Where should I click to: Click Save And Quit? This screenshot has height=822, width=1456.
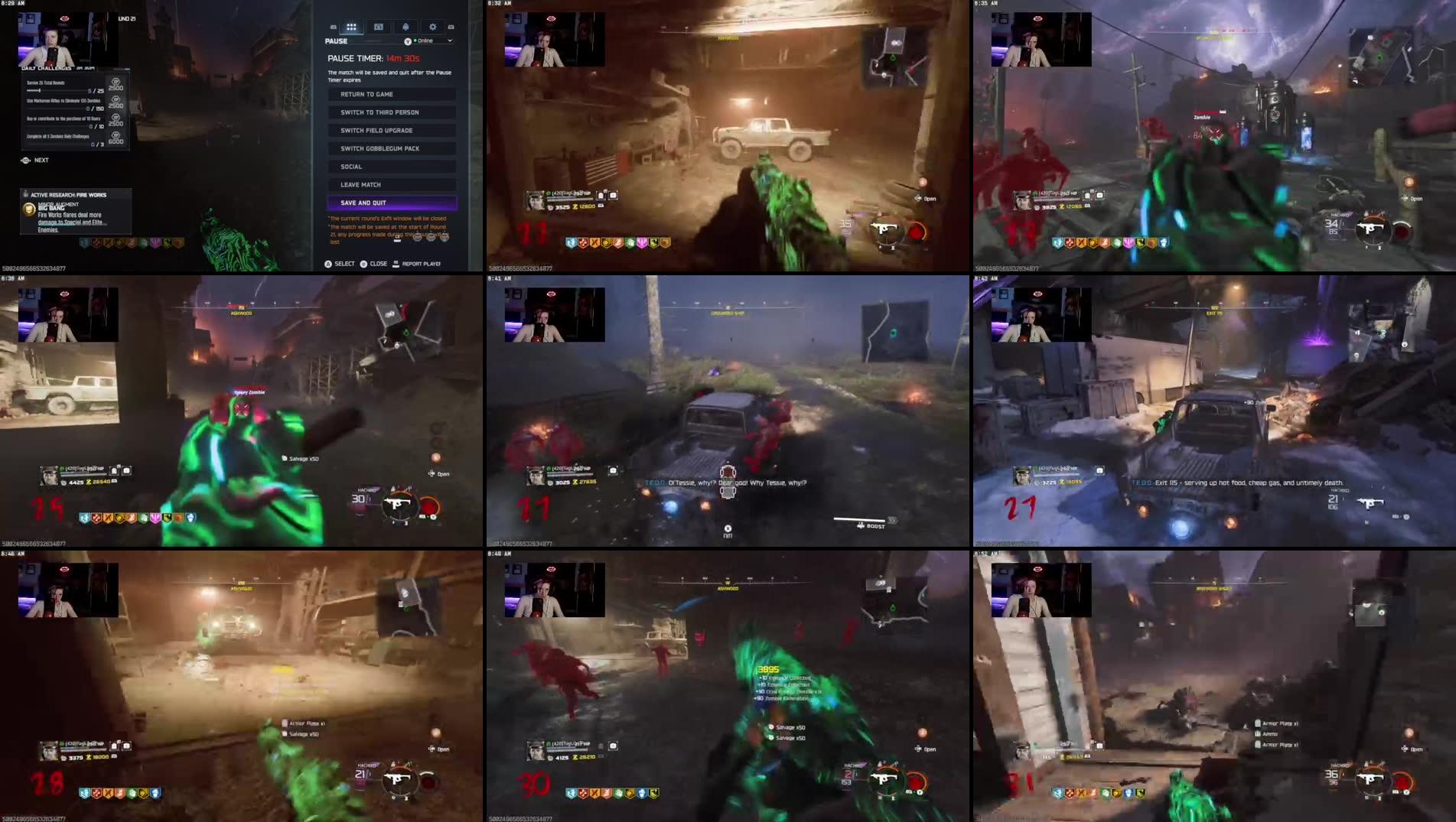[x=391, y=202]
